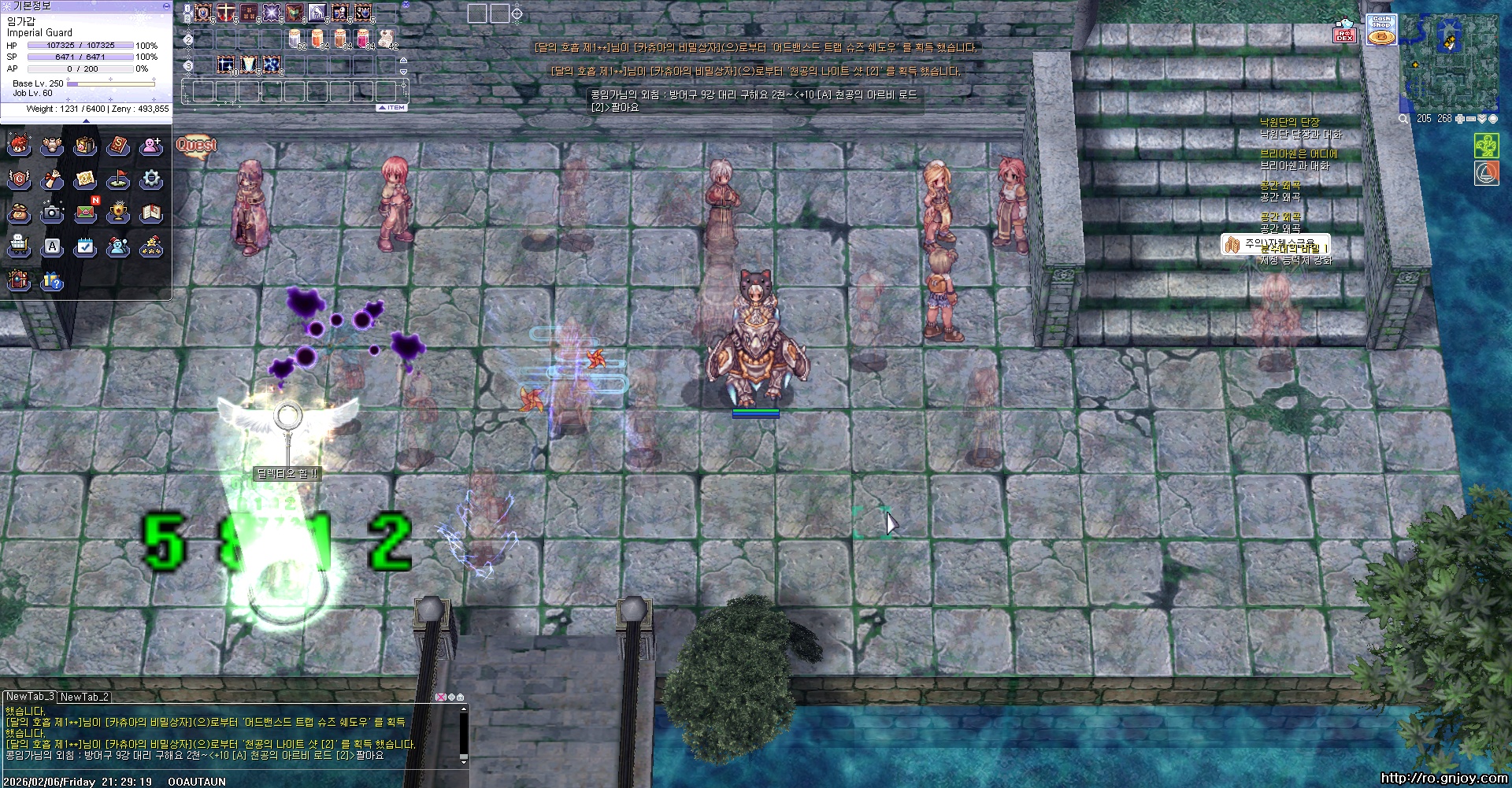Screen dimensions: 1512x788
Task: Open the red S skill book icon
Action: 118,146
